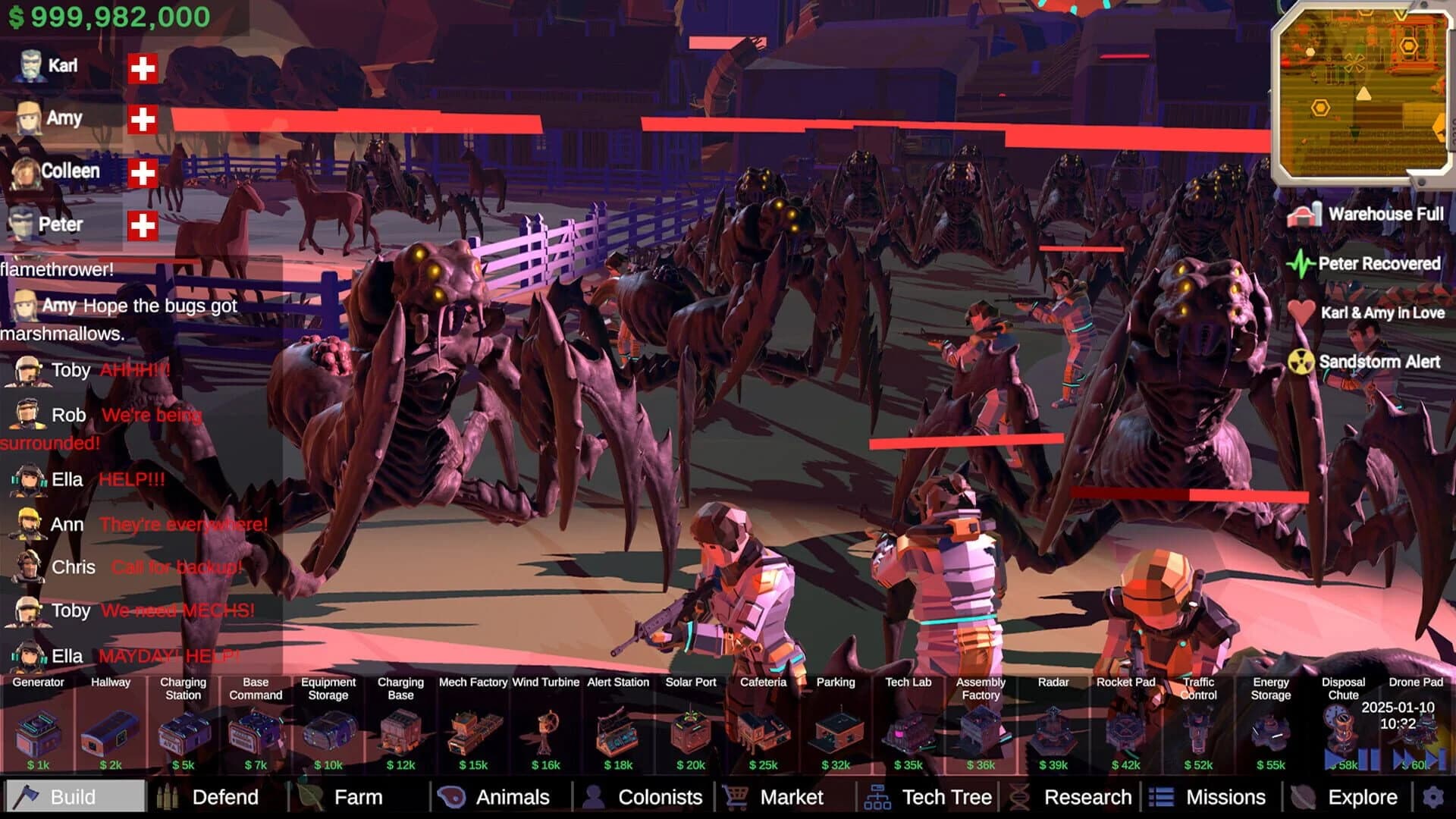The height and width of the screenshot is (819, 1456).
Task: Switch to the Defend tab
Action: 225,797
